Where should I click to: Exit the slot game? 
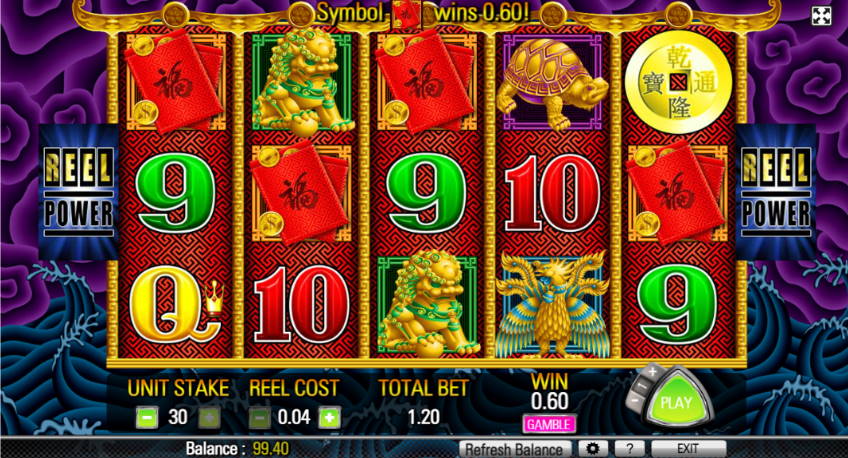(688, 449)
